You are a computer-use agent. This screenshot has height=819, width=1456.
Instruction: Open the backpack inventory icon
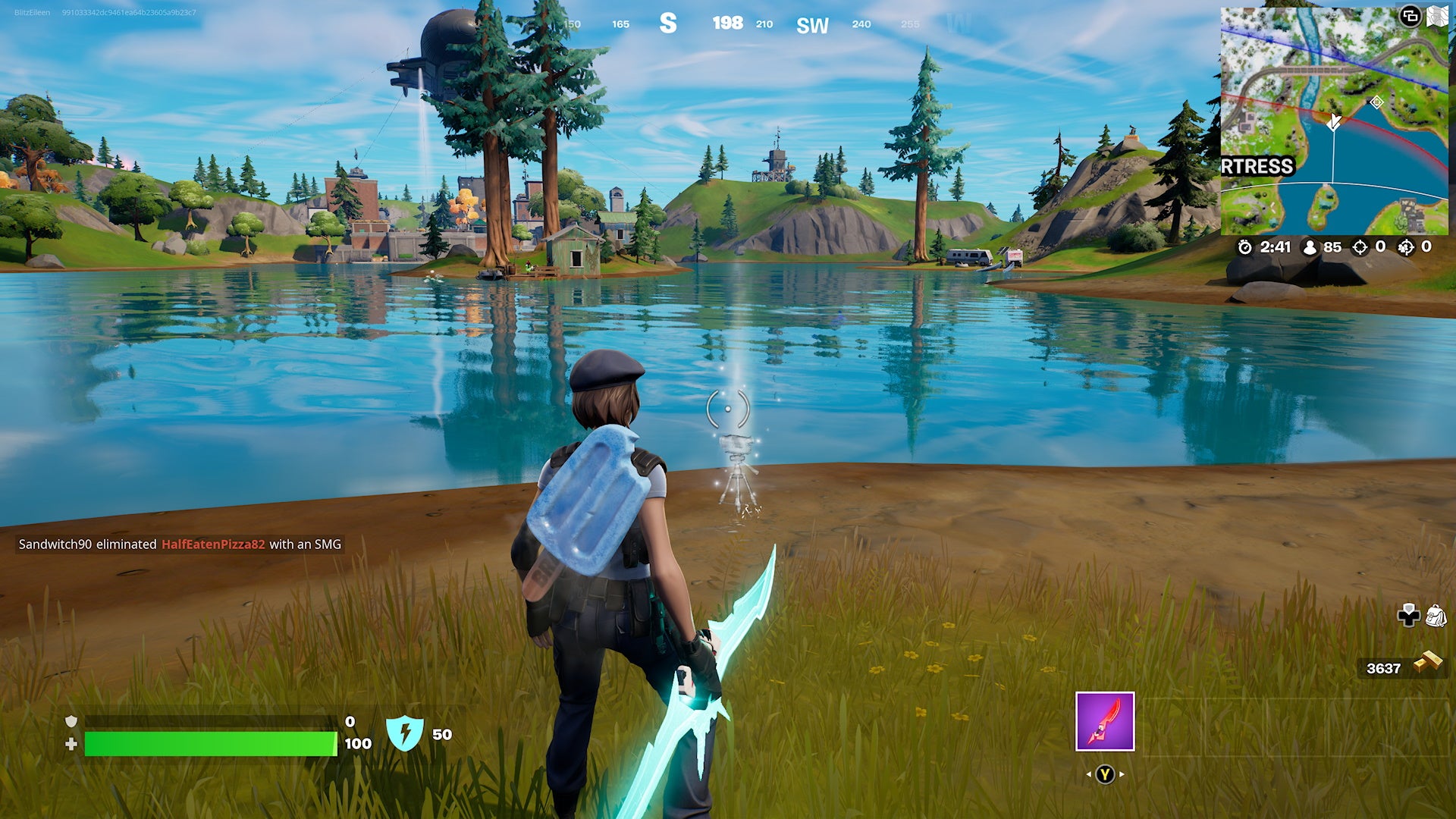(x=1438, y=616)
